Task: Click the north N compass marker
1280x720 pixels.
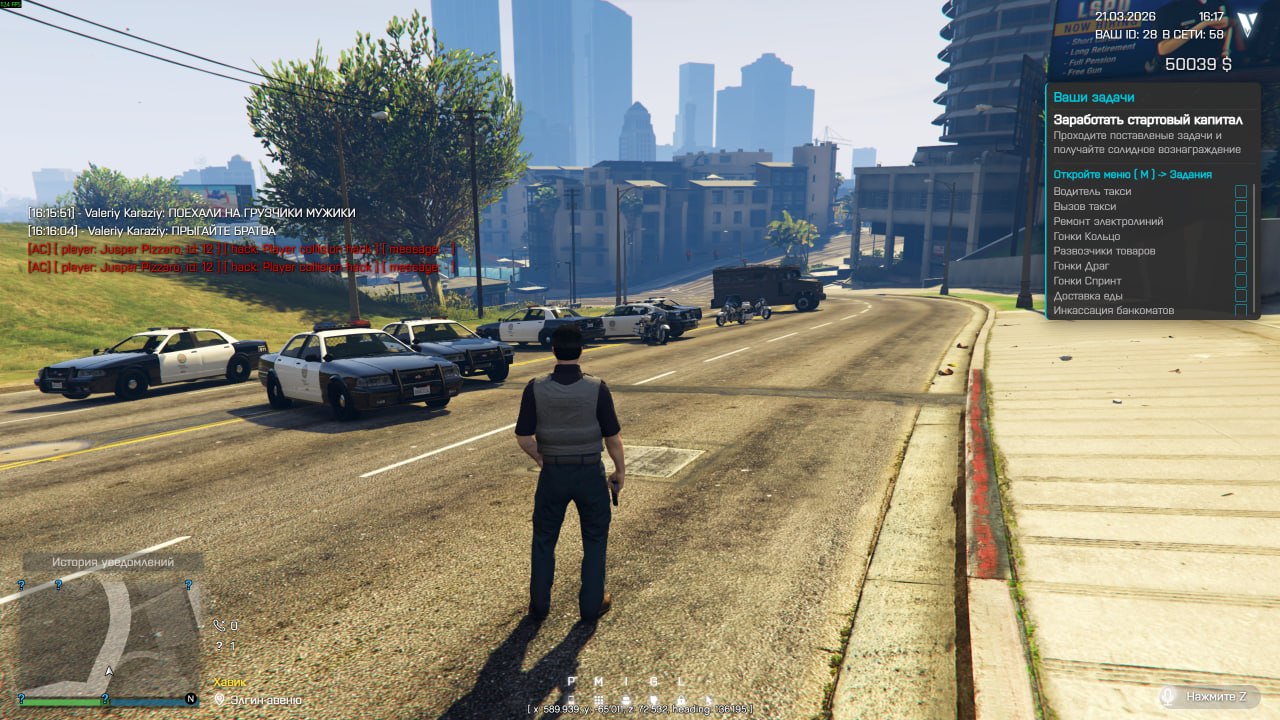Action: pos(191,698)
